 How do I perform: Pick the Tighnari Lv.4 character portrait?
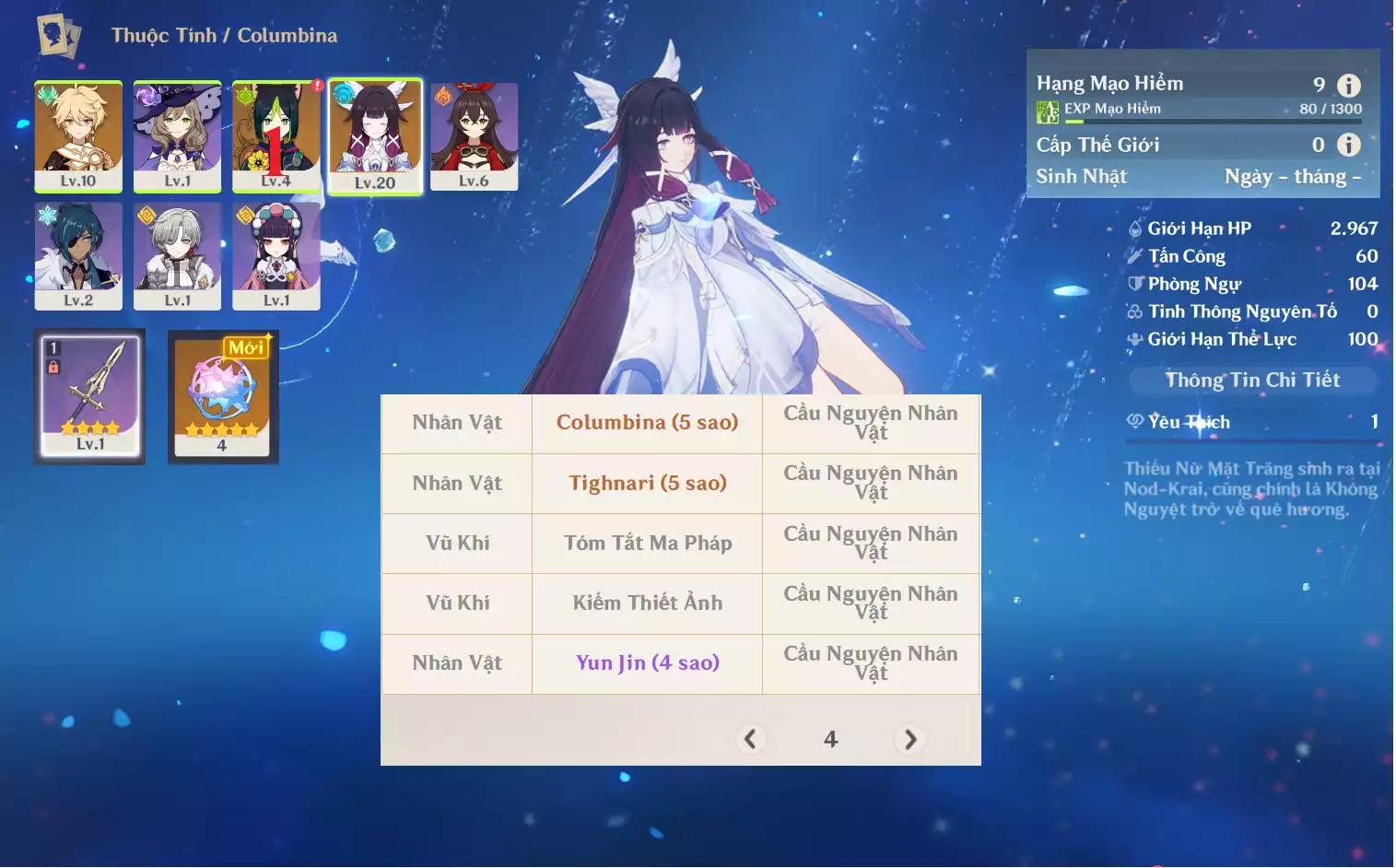click(x=276, y=135)
